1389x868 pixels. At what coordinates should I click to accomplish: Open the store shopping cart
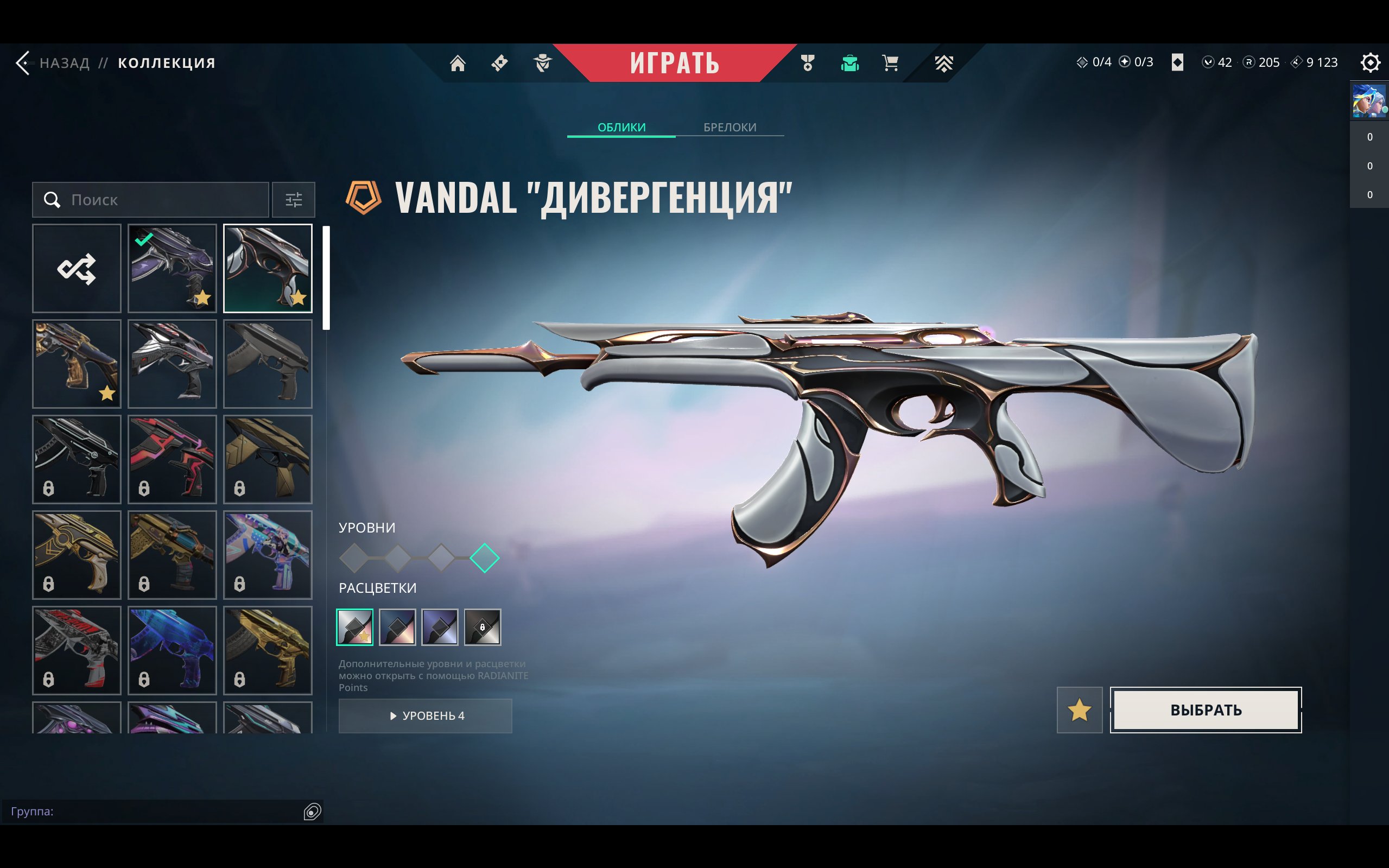click(x=890, y=62)
